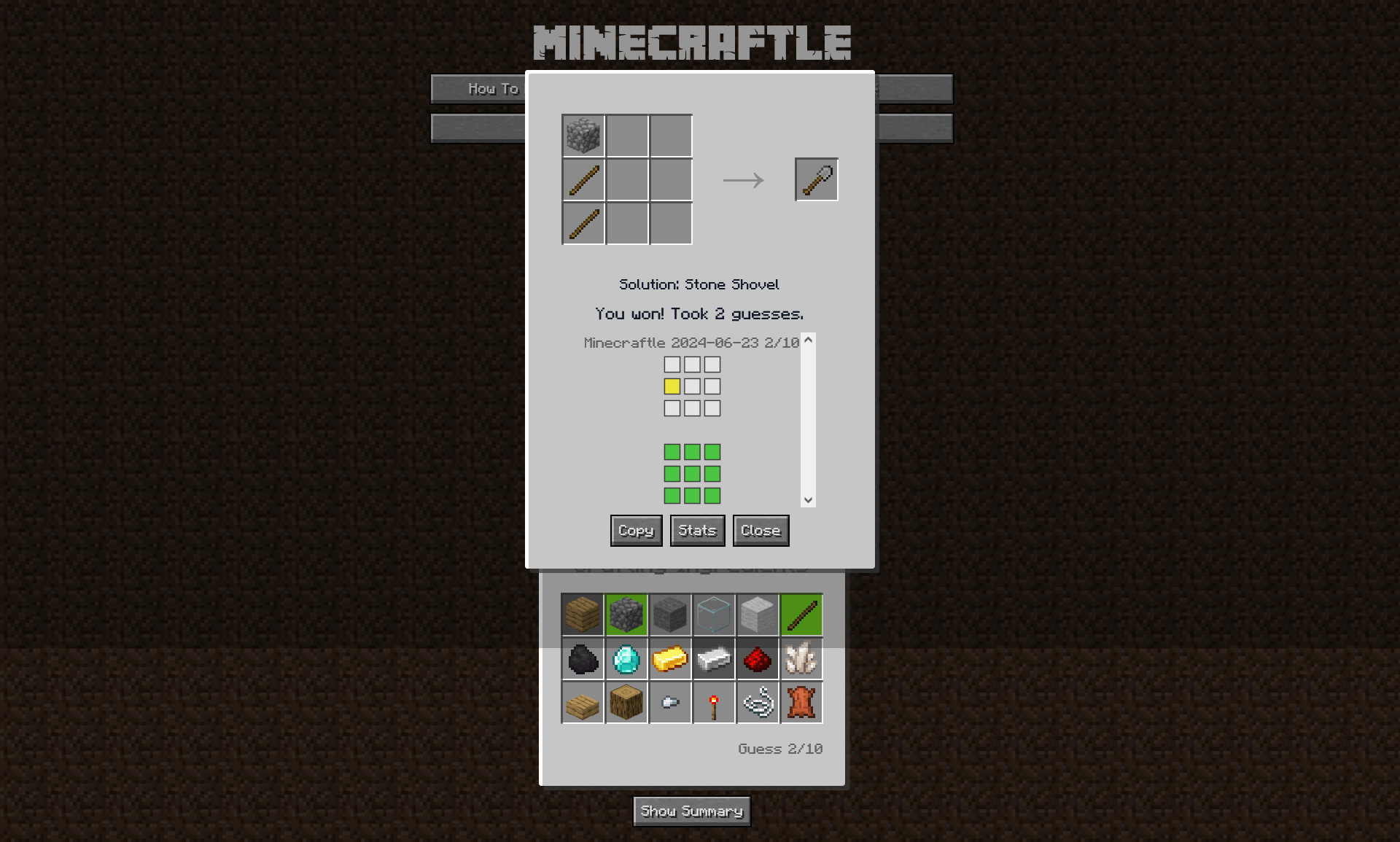Deselect the highlighted cobblestone ingredient
The height and width of the screenshot is (842, 1400).
click(x=626, y=615)
